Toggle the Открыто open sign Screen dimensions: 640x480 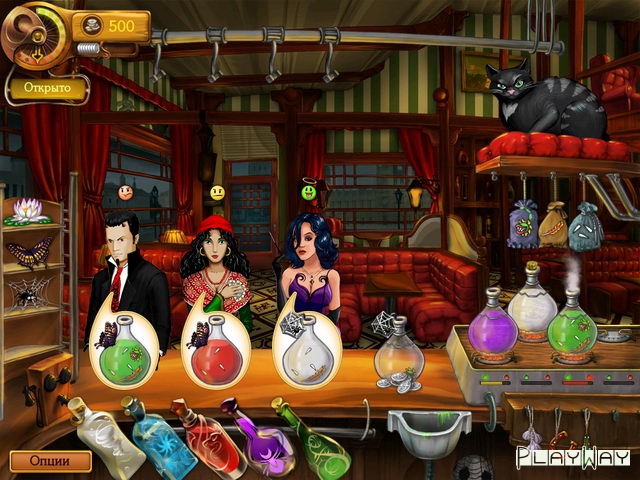coord(46,88)
